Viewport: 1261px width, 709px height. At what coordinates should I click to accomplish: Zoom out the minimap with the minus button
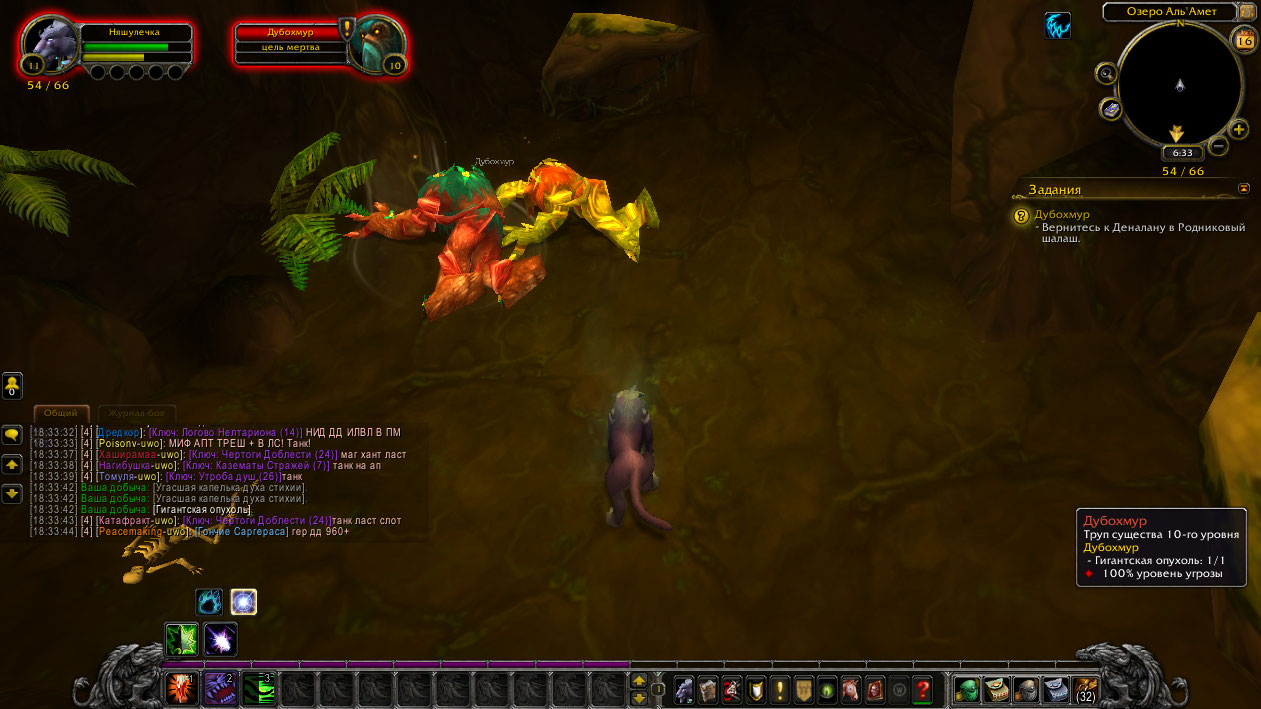(x=1218, y=146)
